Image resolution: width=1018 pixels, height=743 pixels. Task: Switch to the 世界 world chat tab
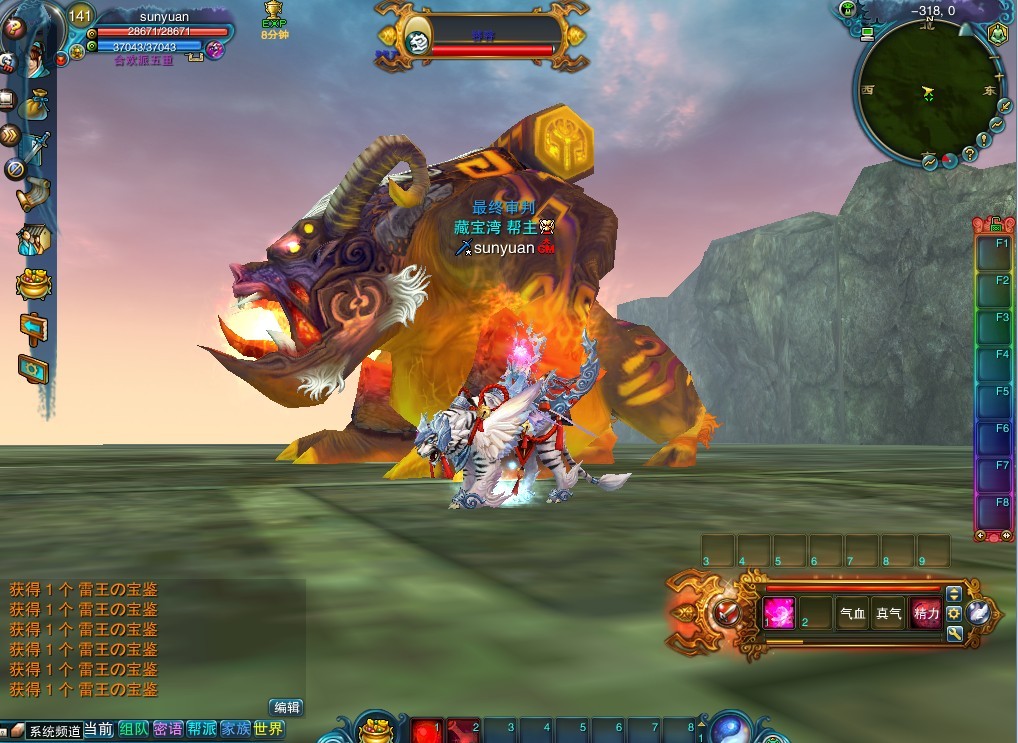[x=268, y=729]
